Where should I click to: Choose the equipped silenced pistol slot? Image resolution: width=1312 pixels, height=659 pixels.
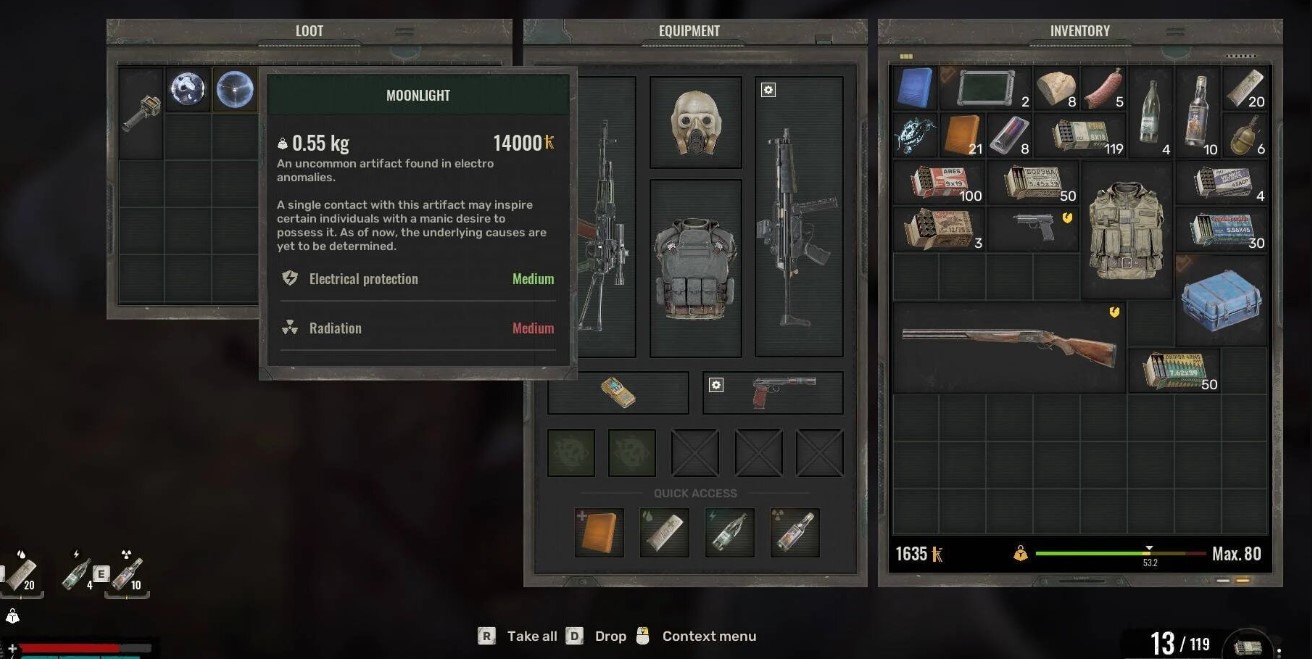[772, 392]
